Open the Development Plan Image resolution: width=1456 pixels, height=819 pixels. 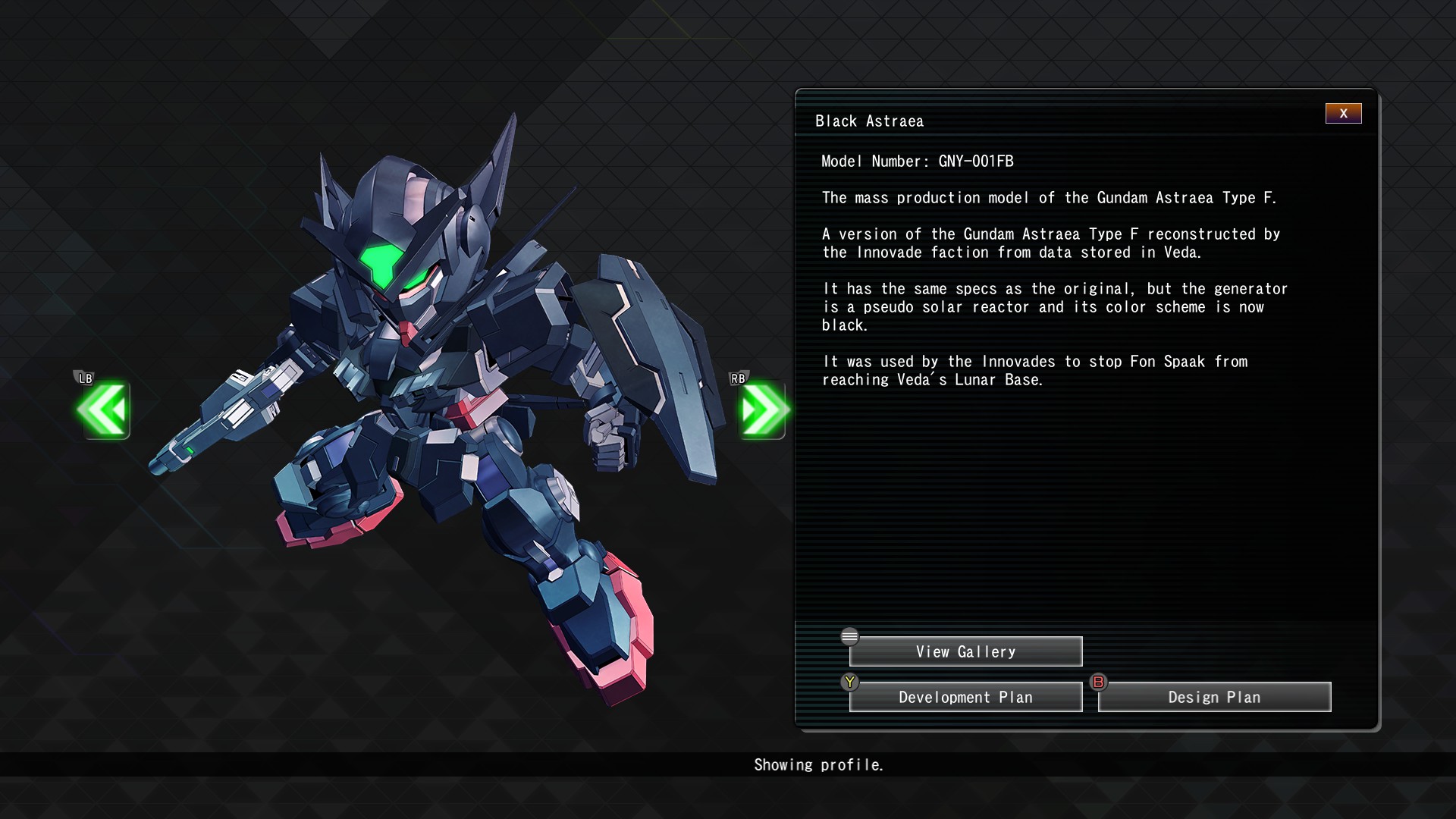(x=965, y=698)
